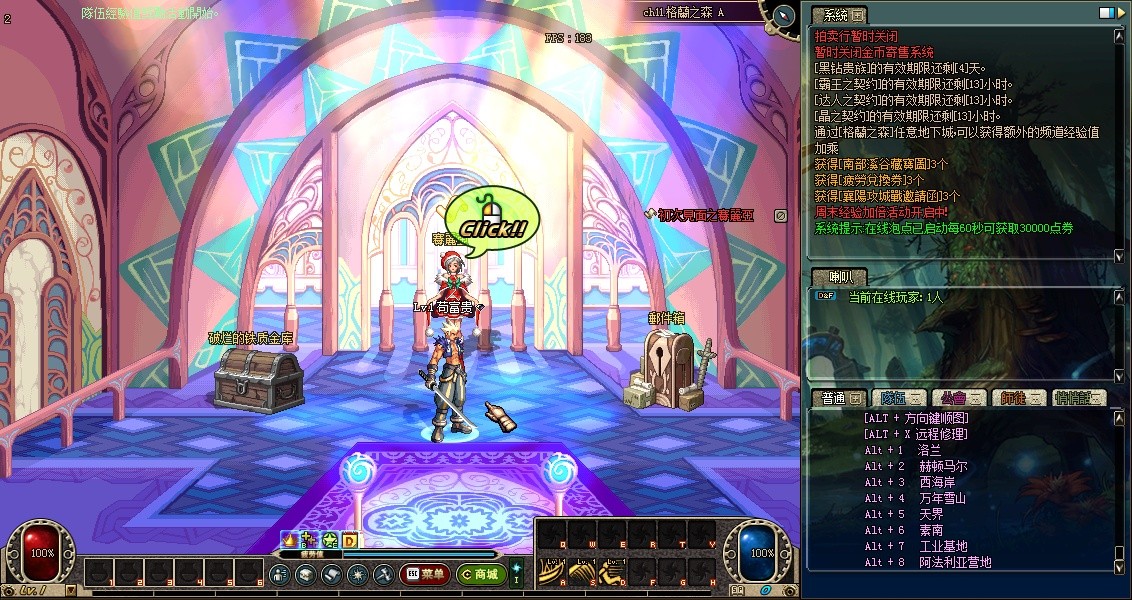Open the 商城 shop

pos(480,574)
